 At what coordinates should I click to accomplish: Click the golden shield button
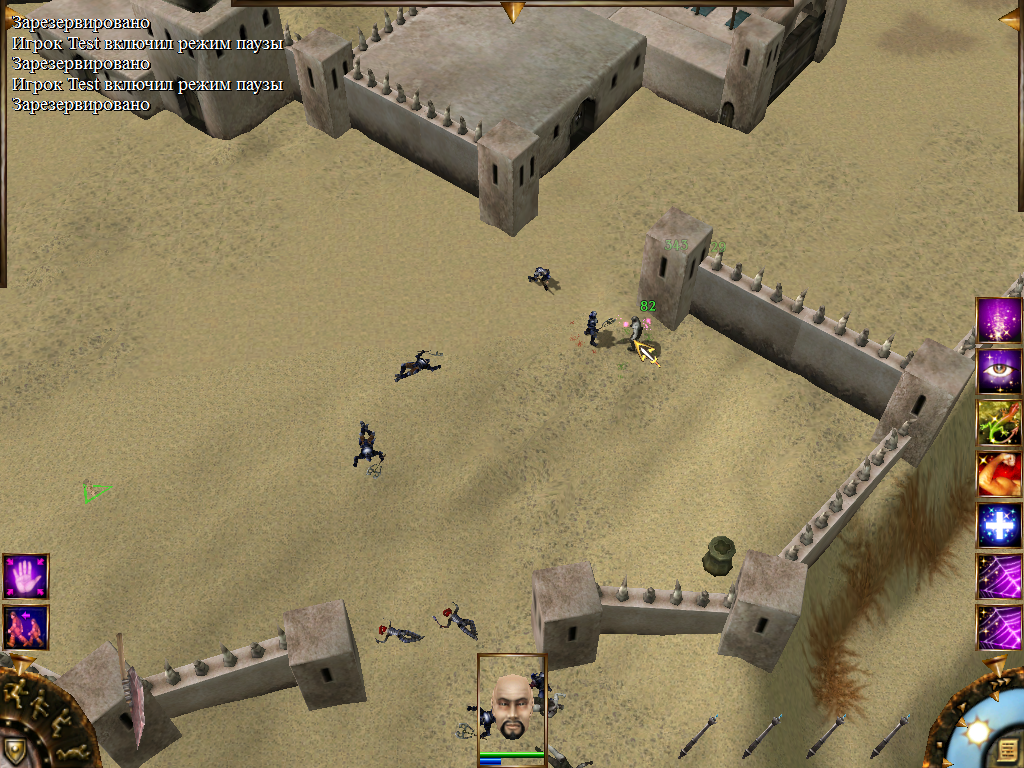point(14,750)
